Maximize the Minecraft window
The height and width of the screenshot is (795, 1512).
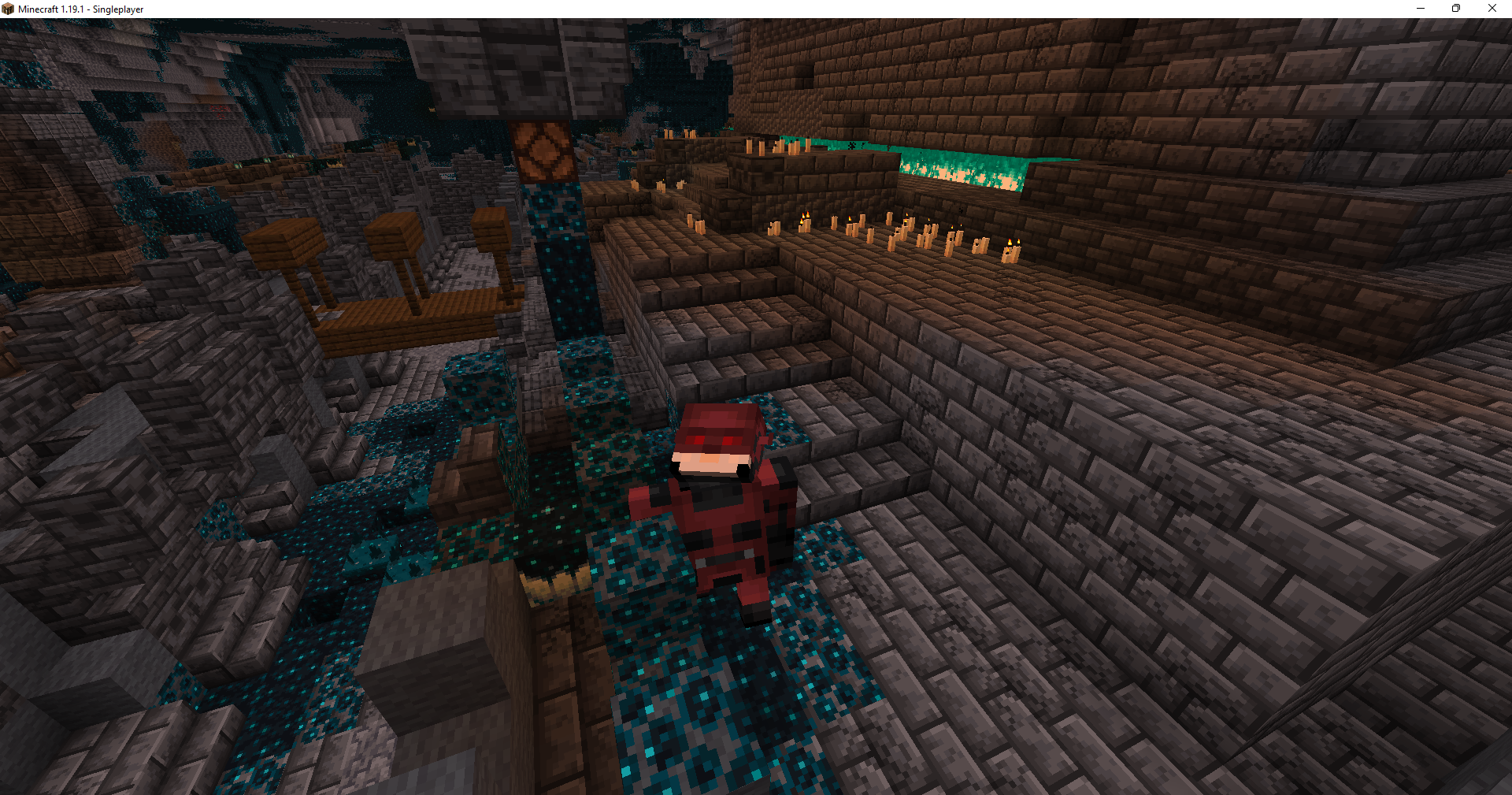[1455, 8]
